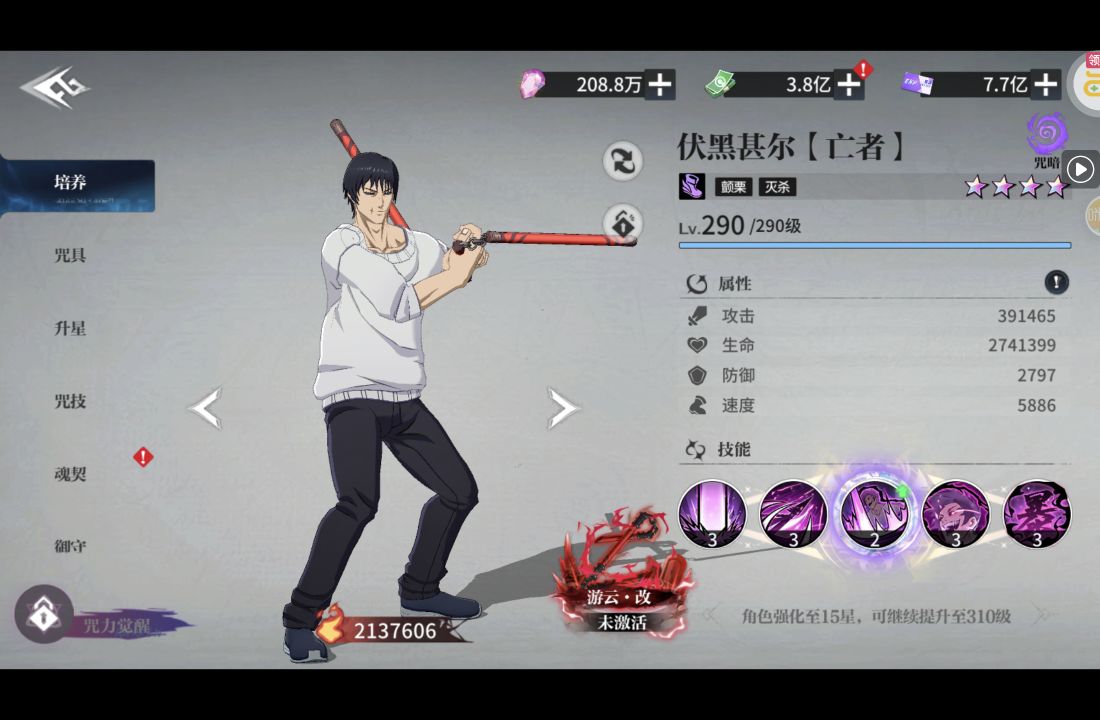
Task: Show the next character
Action: [x=562, y=408]
